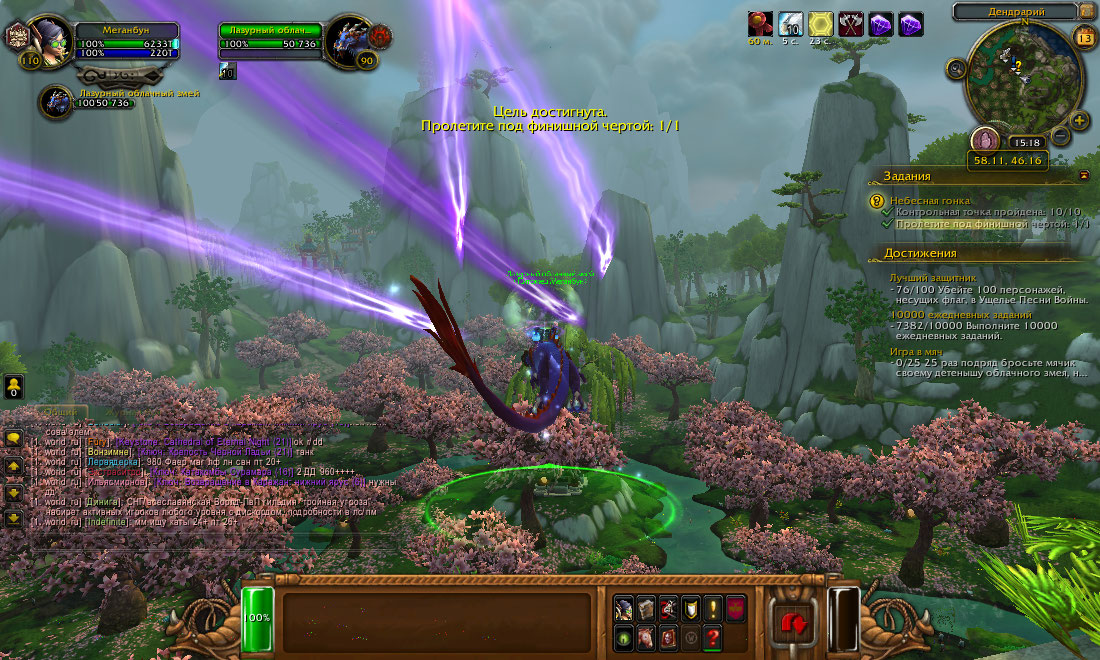The width and height of the screenshot is (1100, 660).
Task: Click the Лазурный облачный змей target portrait
Action: tap(351, 42)
